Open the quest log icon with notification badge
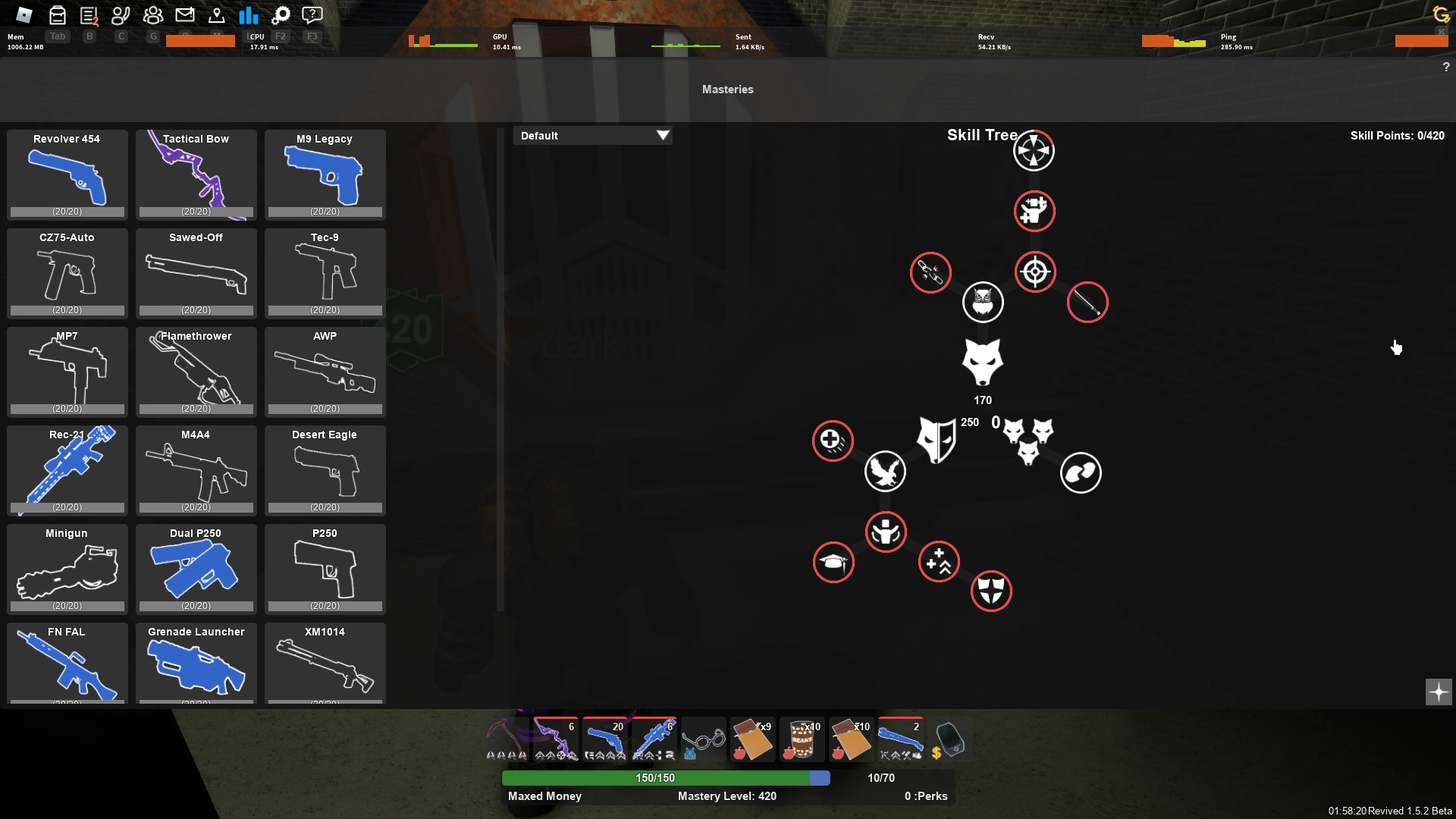Viewport: 1456px width, 819px height. pos(89,14)
